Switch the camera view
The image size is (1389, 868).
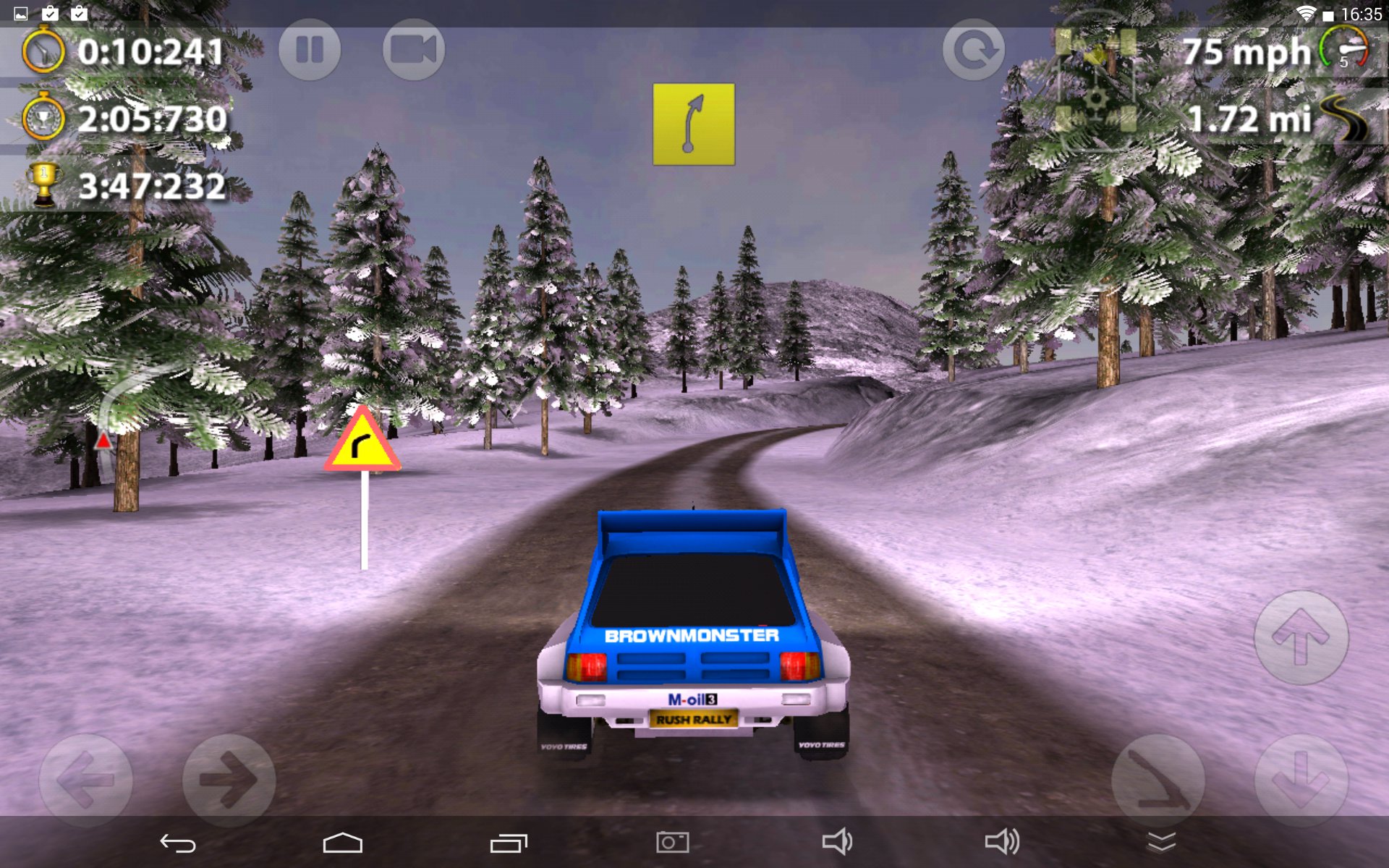point(413,50)
